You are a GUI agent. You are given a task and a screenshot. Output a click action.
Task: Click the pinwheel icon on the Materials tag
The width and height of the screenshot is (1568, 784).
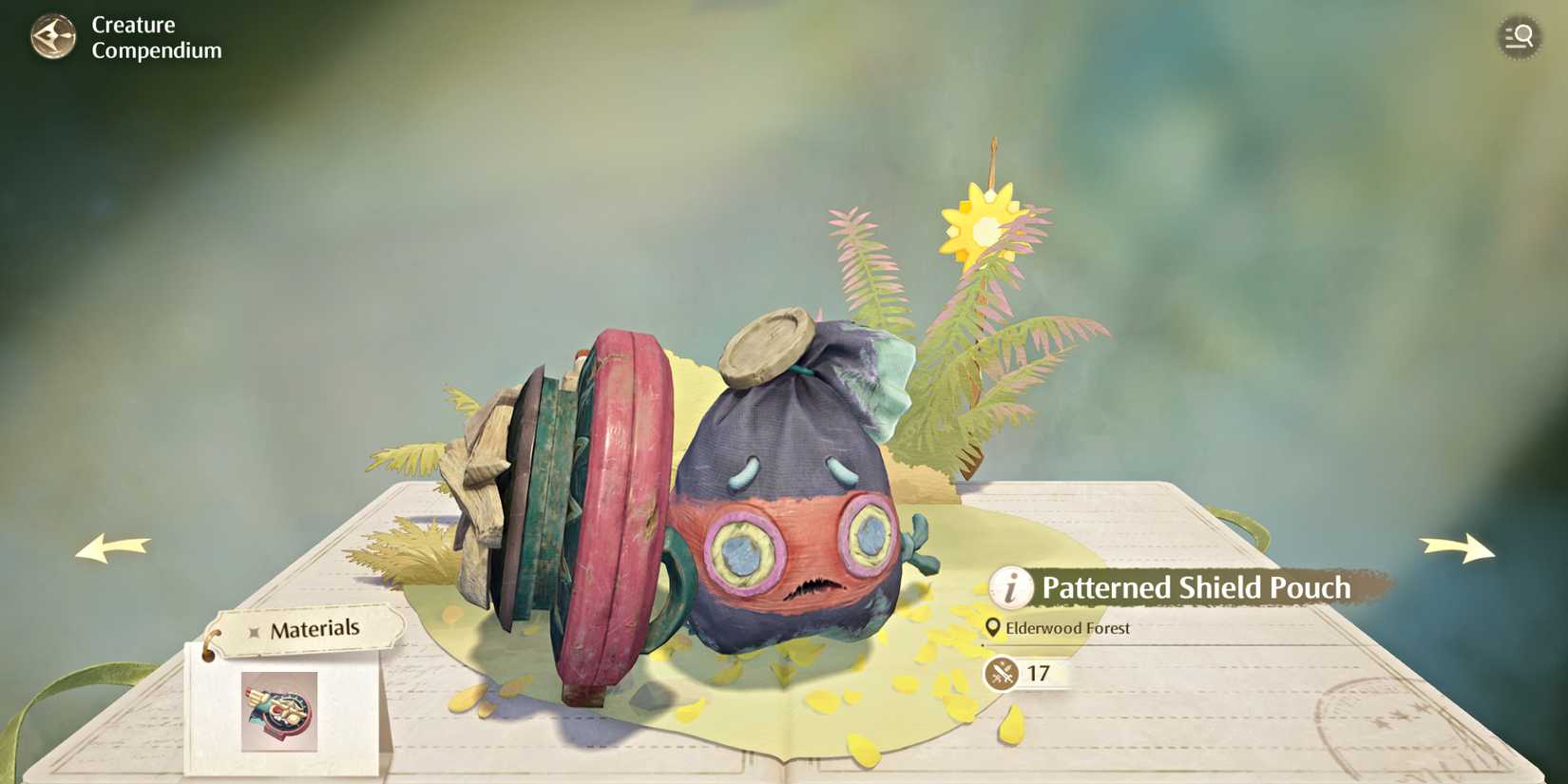tap(255, 628)
